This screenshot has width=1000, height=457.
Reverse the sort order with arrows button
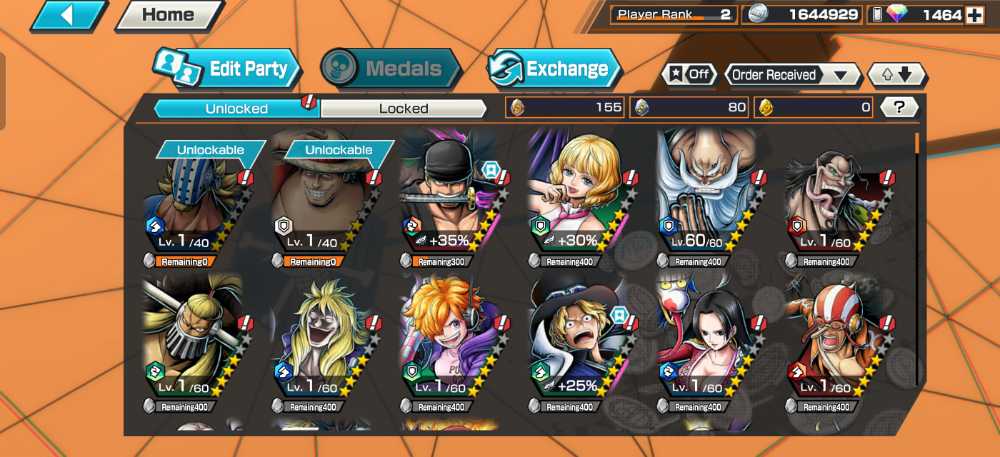click(897, 75)
